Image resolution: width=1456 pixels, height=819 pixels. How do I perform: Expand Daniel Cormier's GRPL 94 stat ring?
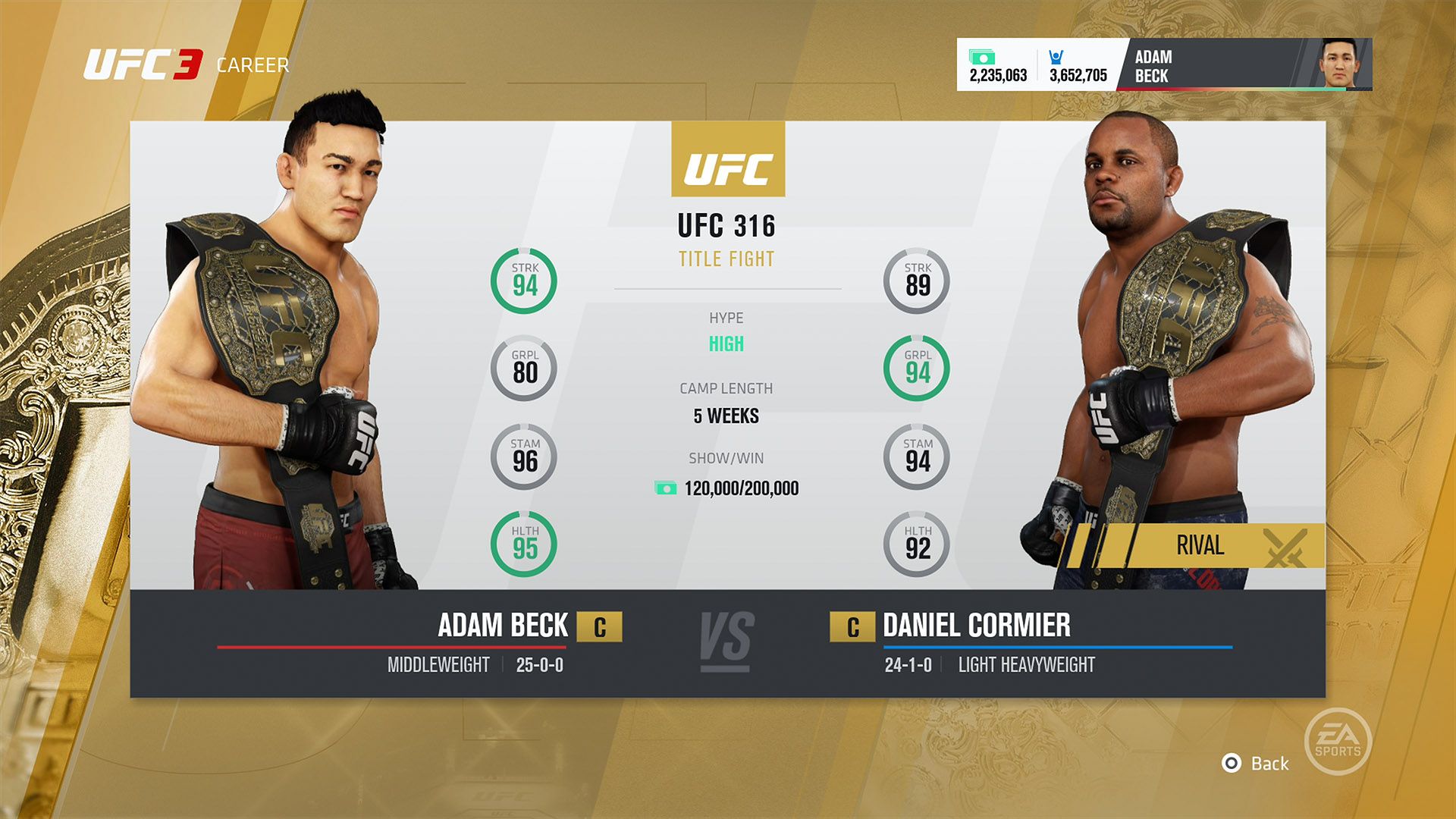(x=917, y=369)
